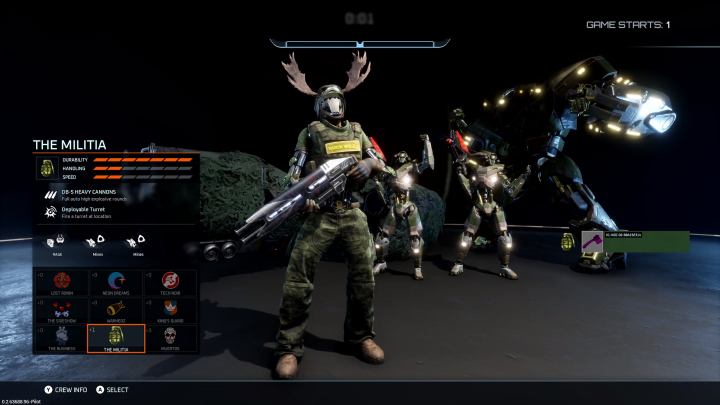The height and width of the screenshot is (405, 720).
Task: Select the Lost Ronin crew tile
Action: [60, 283]
